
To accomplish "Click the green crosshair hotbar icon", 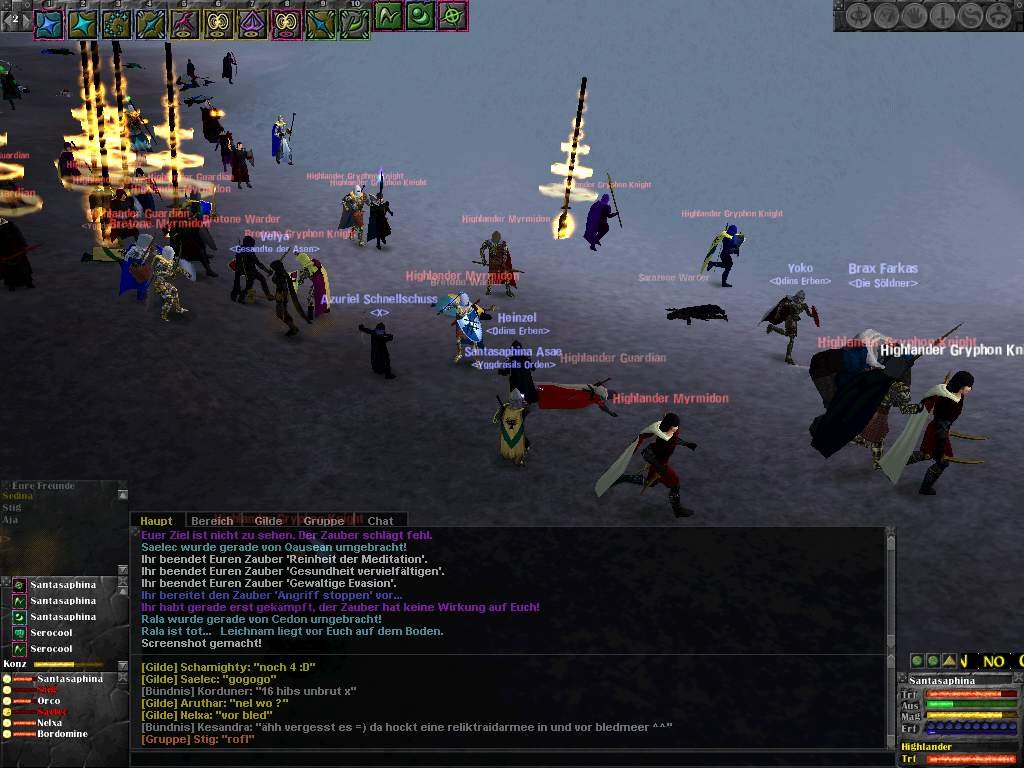I will [x=453, y=17].
